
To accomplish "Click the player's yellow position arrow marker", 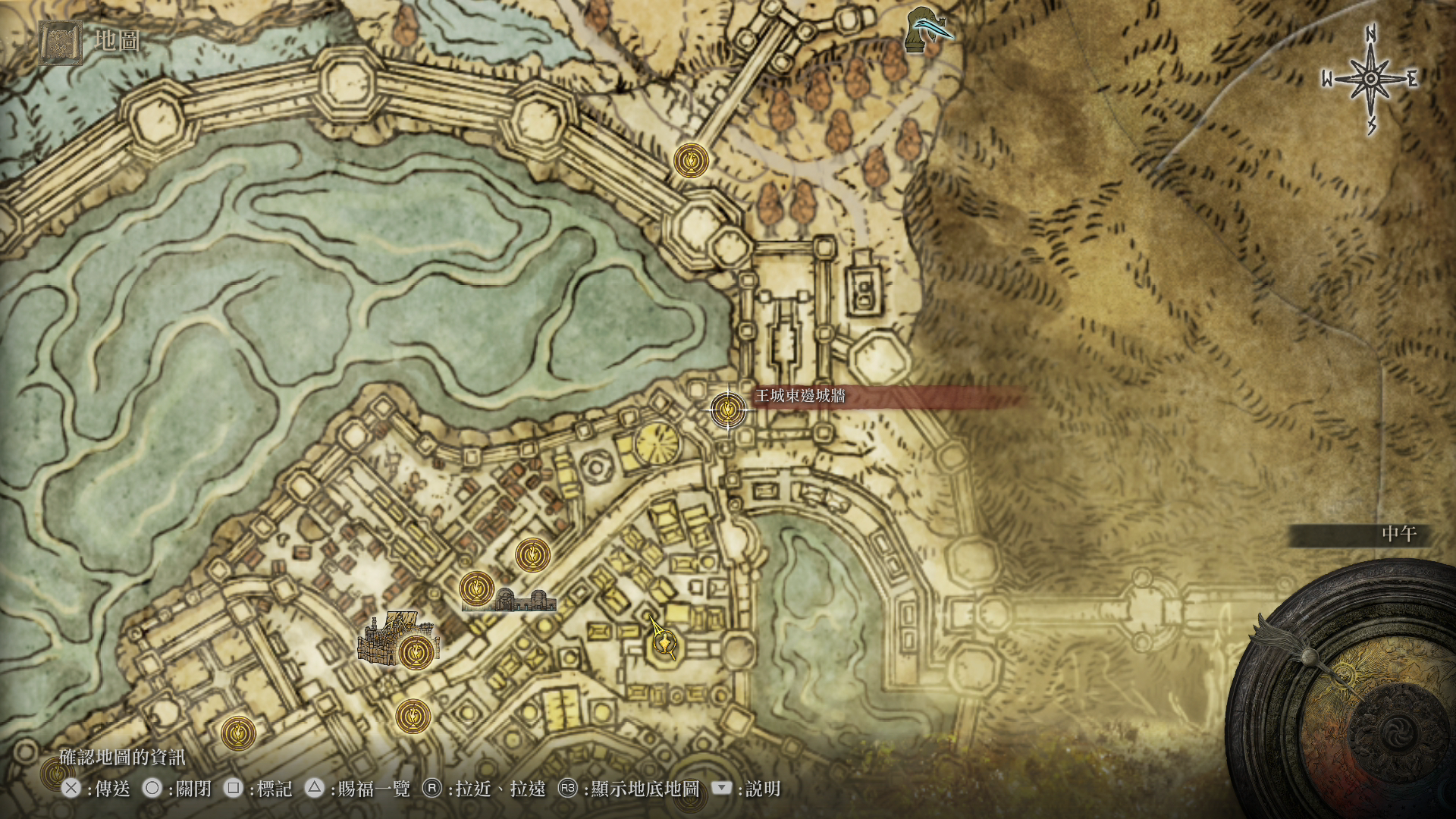I will (x=663, y=642).
